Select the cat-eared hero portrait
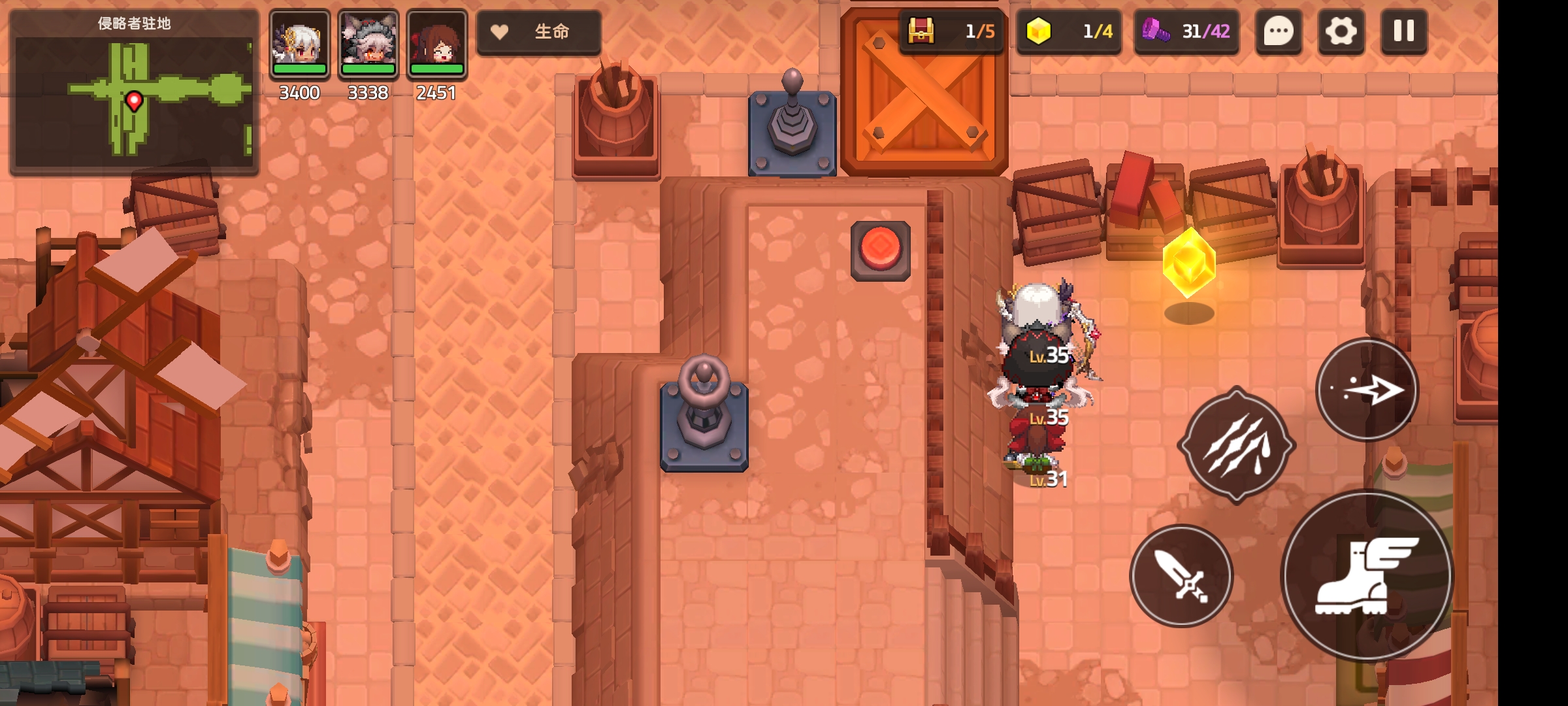 point(368,44)
